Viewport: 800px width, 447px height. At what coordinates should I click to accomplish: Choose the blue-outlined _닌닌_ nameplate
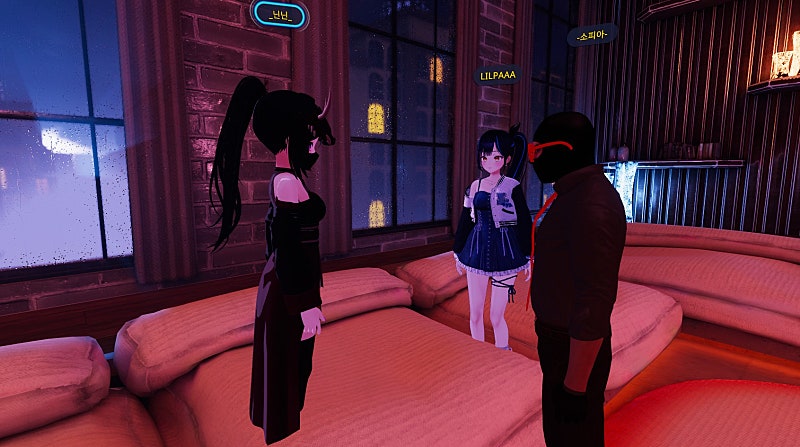[279, 14]
